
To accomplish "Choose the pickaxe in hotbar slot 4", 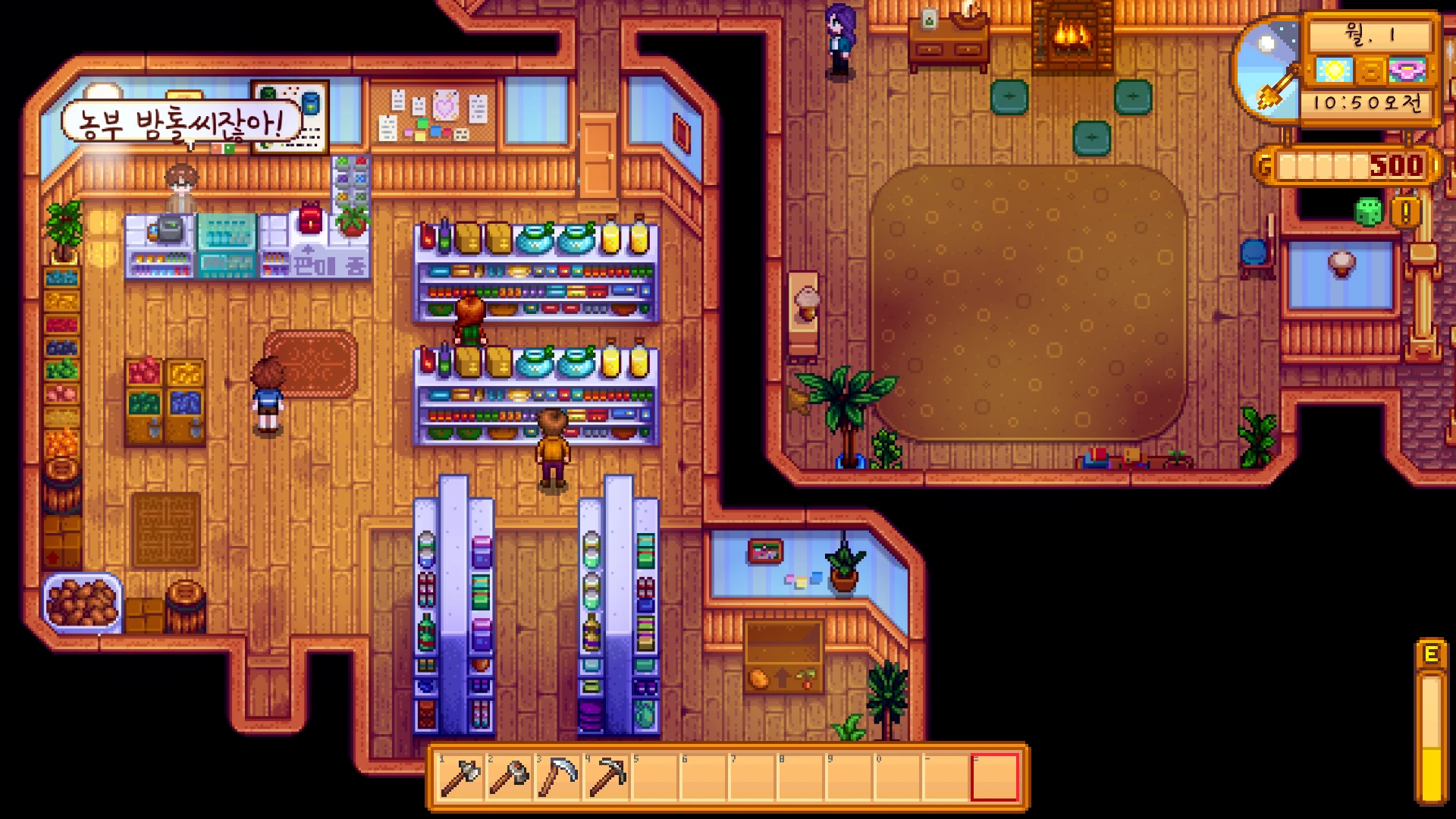I will click(x=606, y=777).
